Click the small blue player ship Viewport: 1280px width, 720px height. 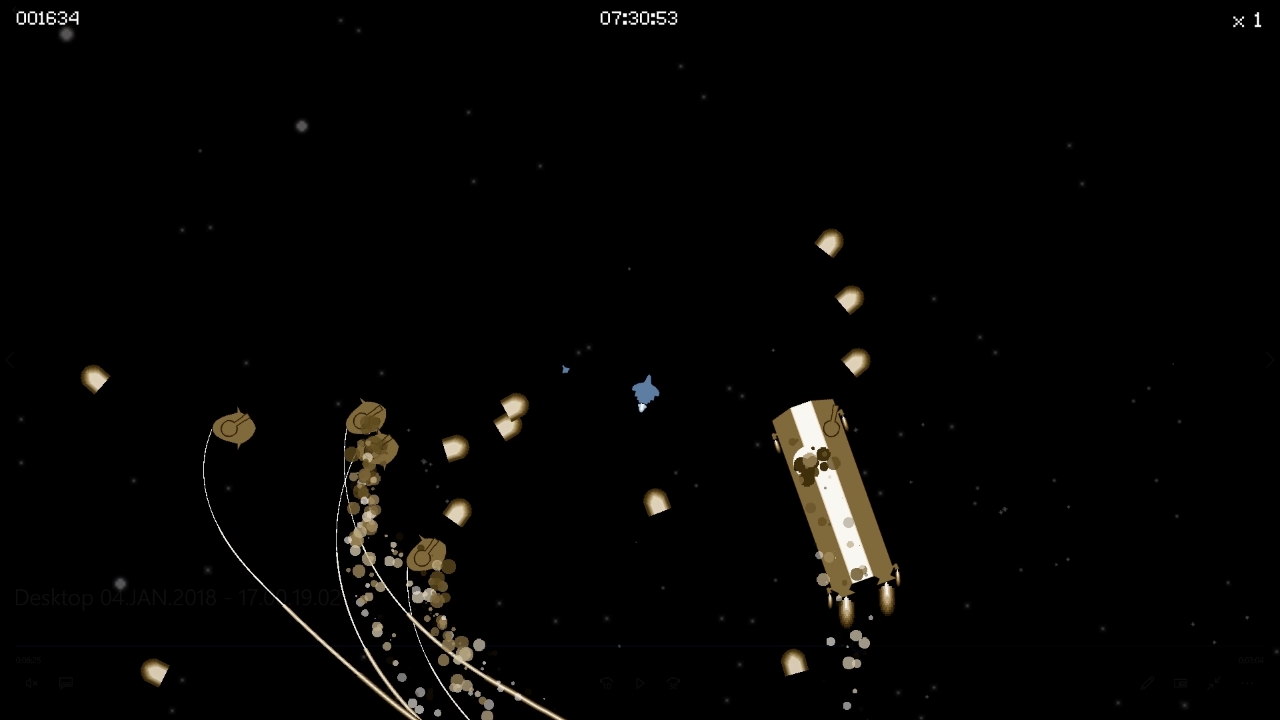[x=645, y=390]
